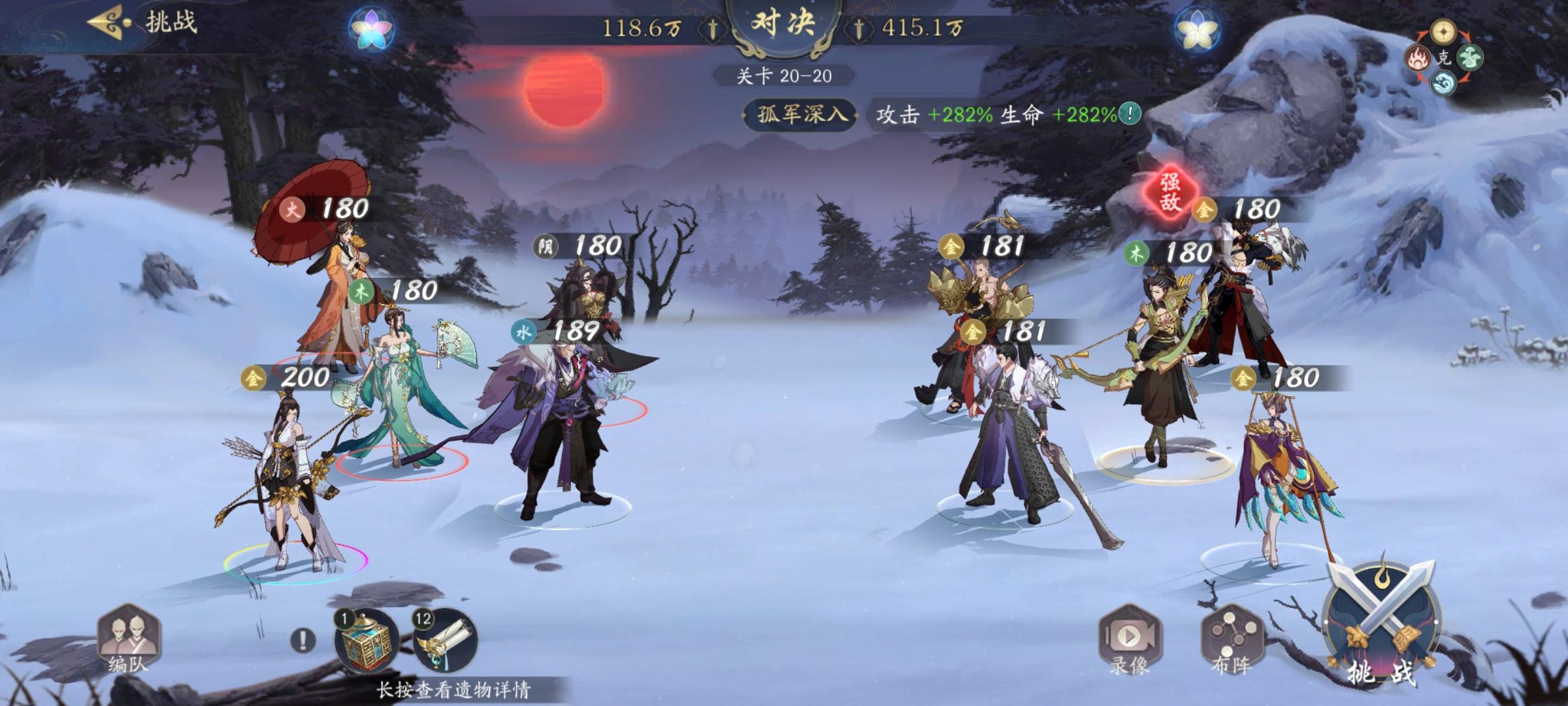Screen dimensions: 1568x706
Task: Tap the water element icon in the restraint diagram
Action: point(1444,84)
